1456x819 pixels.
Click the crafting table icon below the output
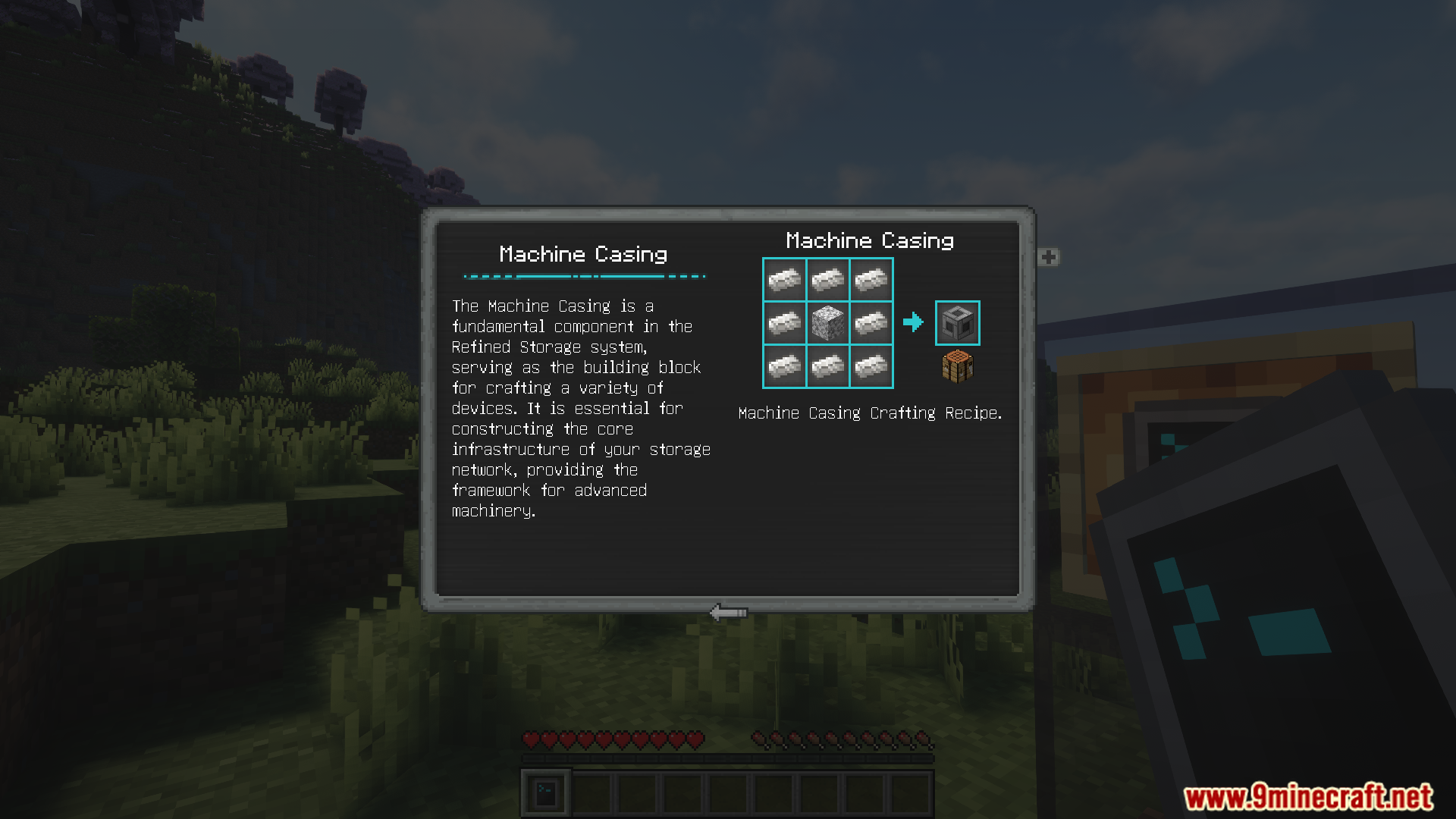click(957, 367)
